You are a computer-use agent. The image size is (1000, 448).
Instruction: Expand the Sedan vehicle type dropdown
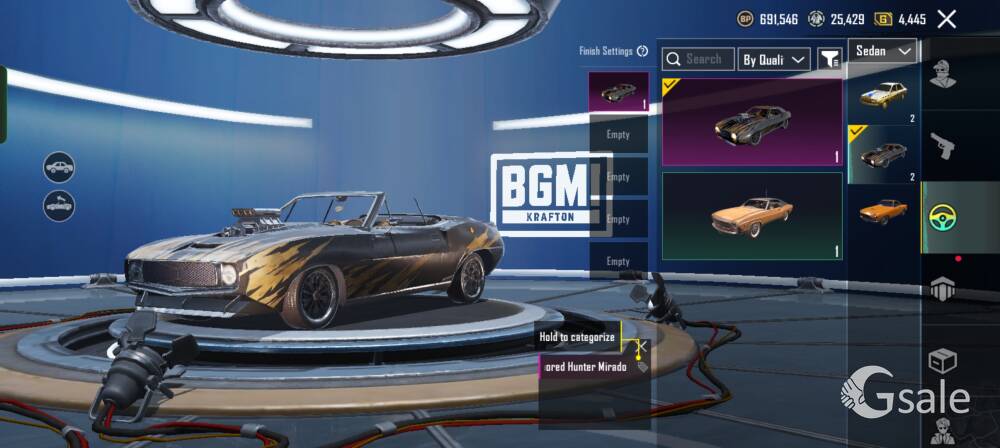(x=883, y=51)
